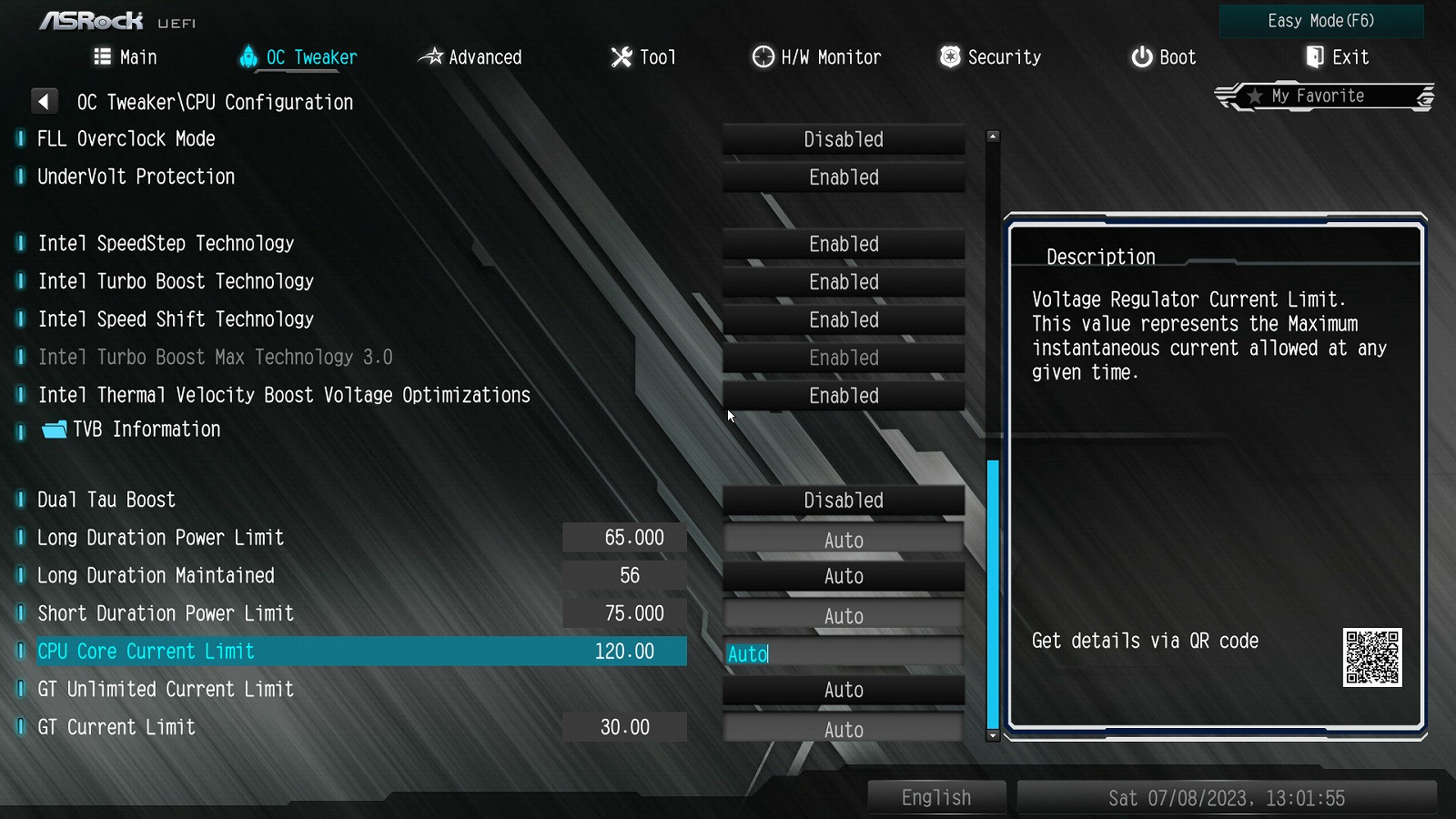Select the Tool tab

coord(643,57)
